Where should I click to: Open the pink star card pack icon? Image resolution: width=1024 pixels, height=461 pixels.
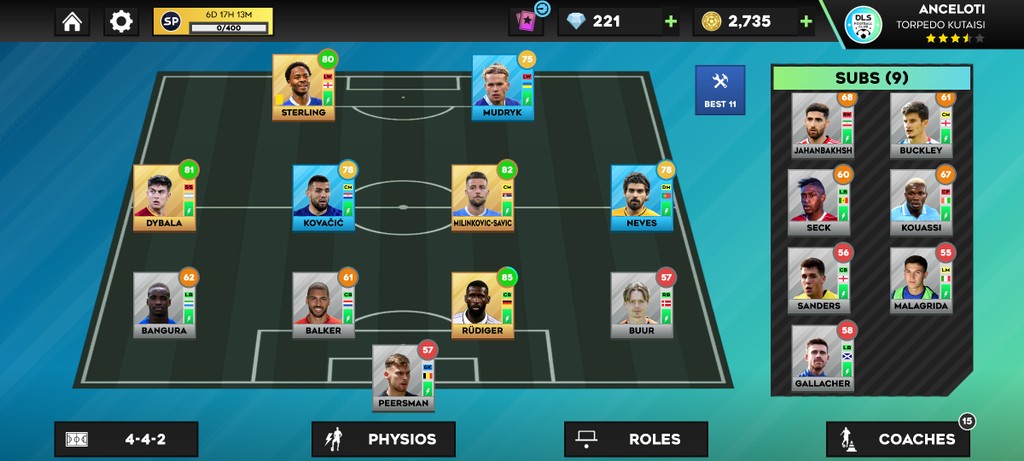click(x=525, y=22)
